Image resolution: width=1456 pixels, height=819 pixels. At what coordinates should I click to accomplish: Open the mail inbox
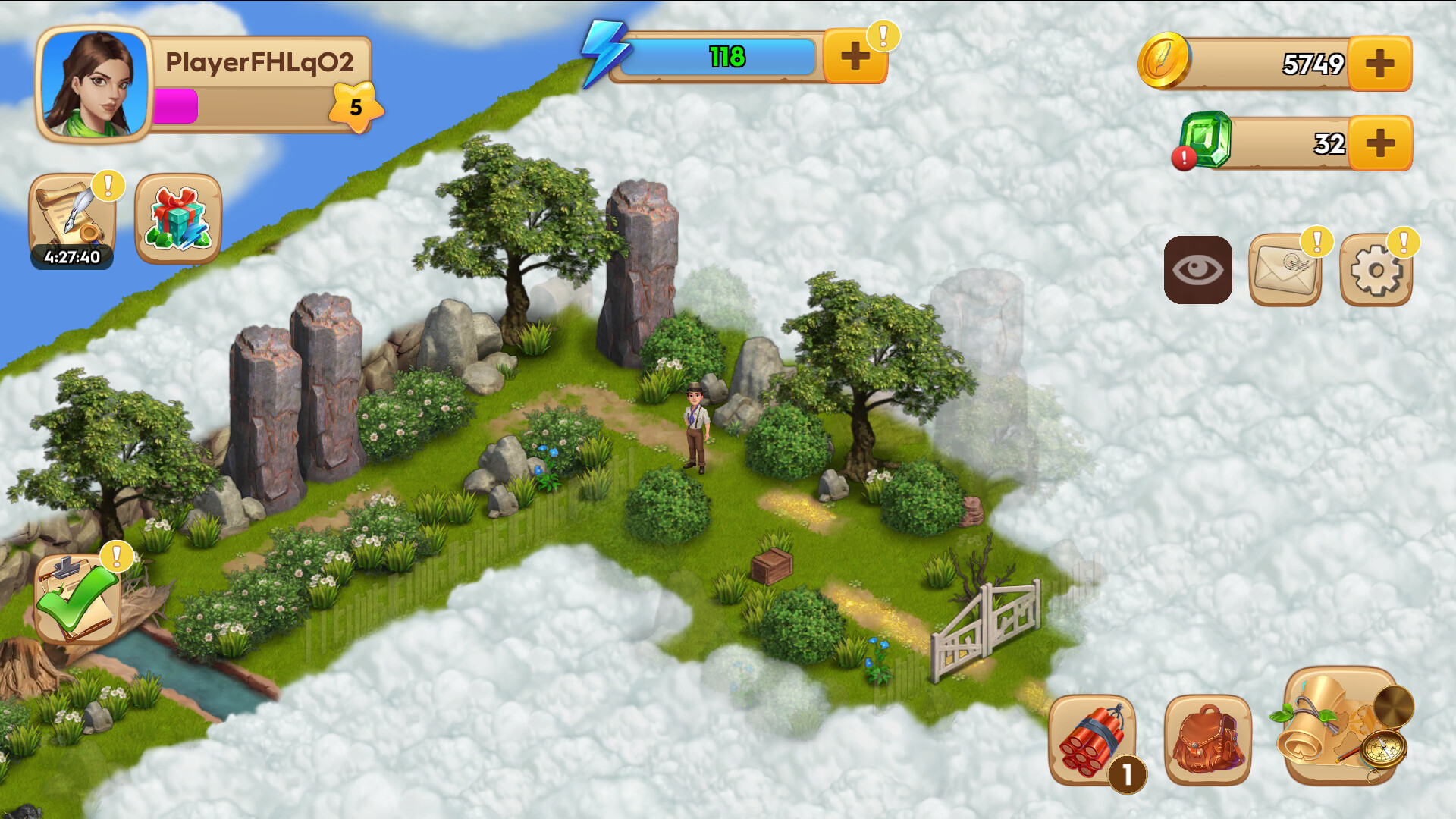1285,271
